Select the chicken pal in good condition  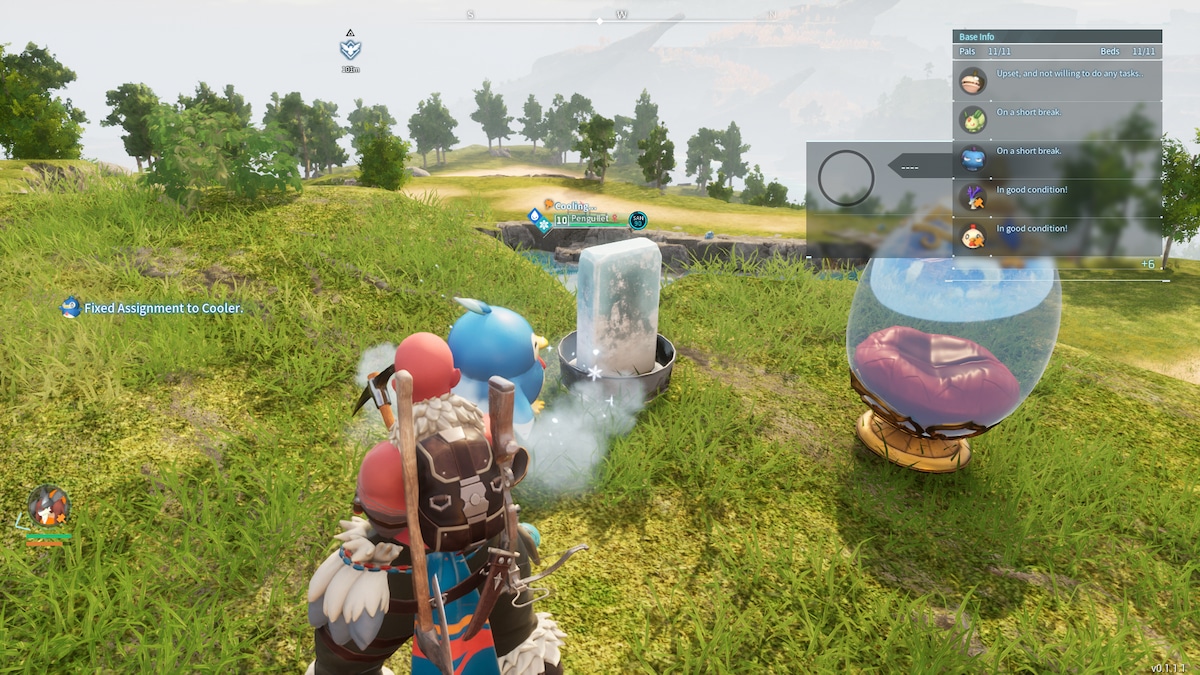[x=1056, y=236]
